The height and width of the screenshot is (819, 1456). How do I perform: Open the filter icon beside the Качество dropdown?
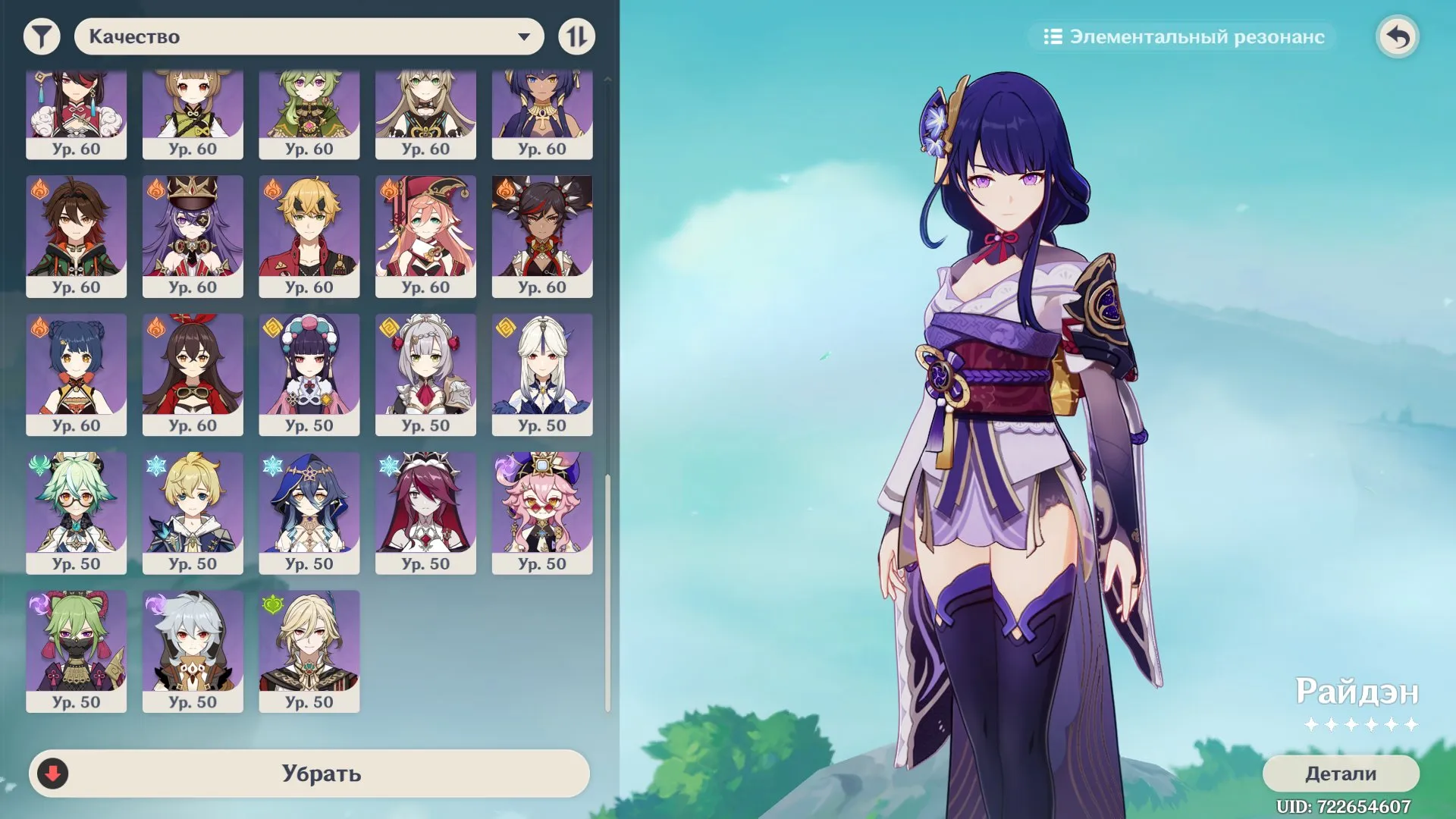[x=42, y=36]
